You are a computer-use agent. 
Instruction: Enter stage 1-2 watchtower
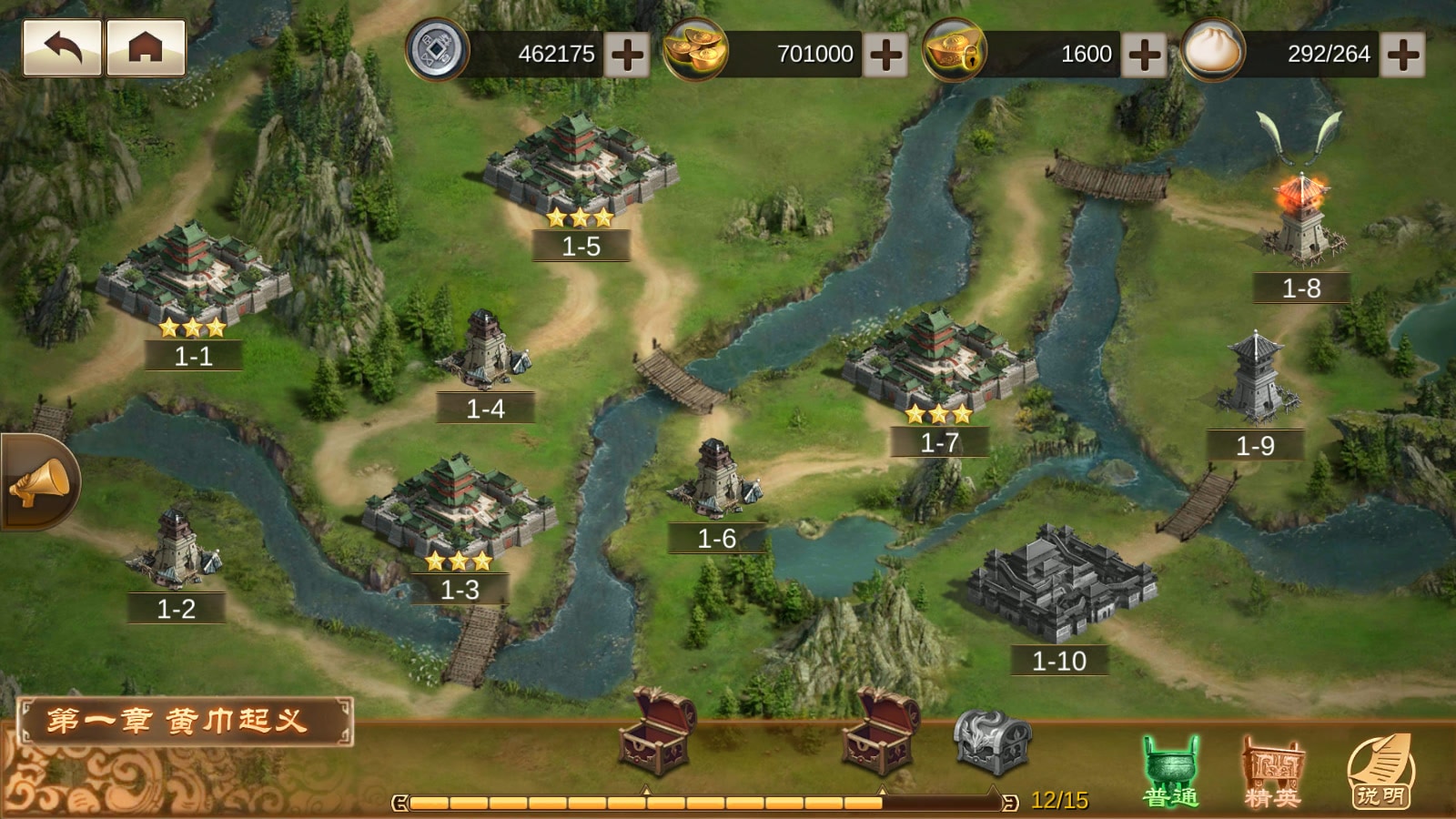pyautogui.click(x=176, y=551)
